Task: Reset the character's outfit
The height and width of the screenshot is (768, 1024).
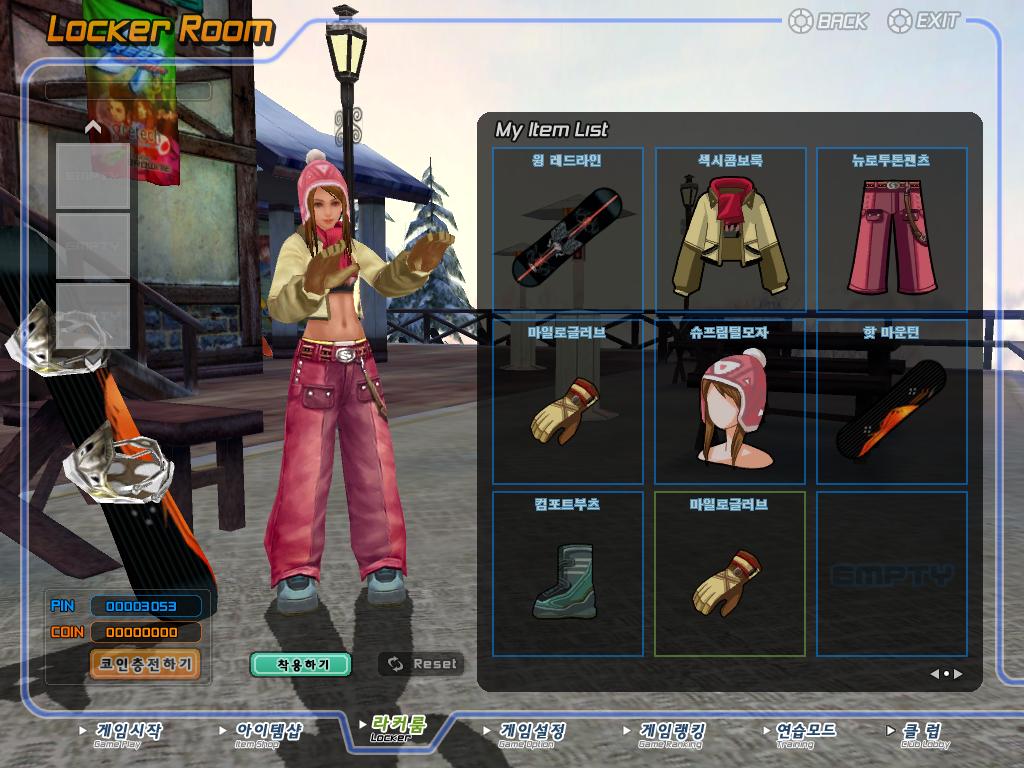Action: click(x=422, y=664)
